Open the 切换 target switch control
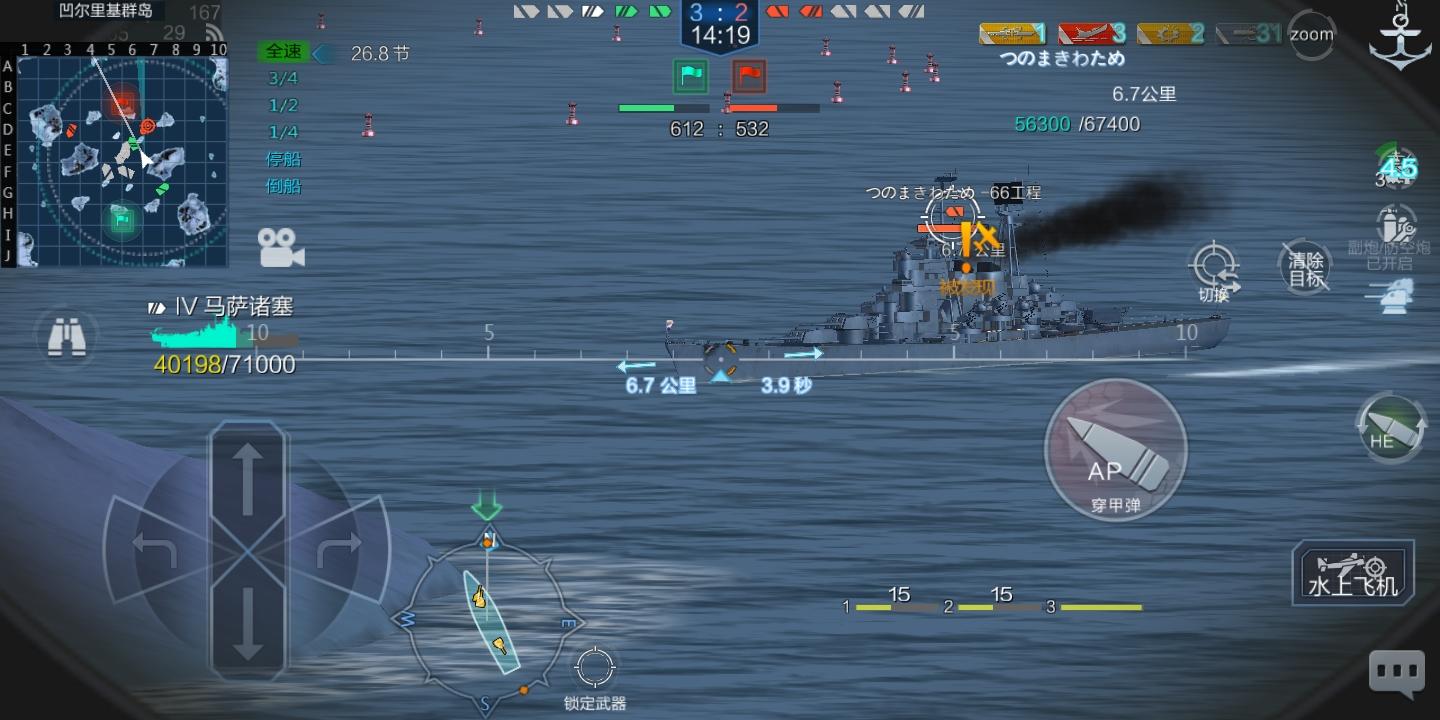1440x720 pixels. pyautogui.click(x=1214, y=270)
